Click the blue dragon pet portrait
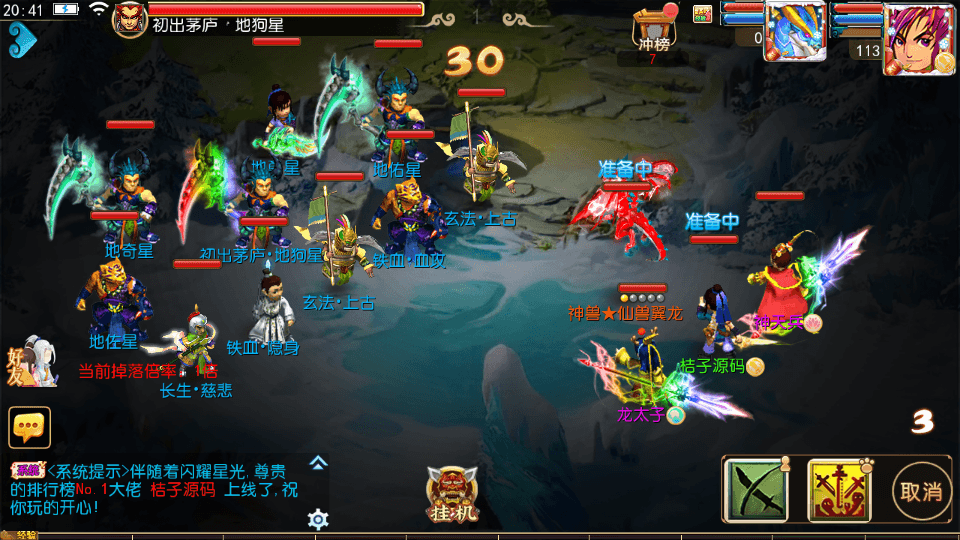Viewport: 960px width, 540px height. (x=795, y=30)
